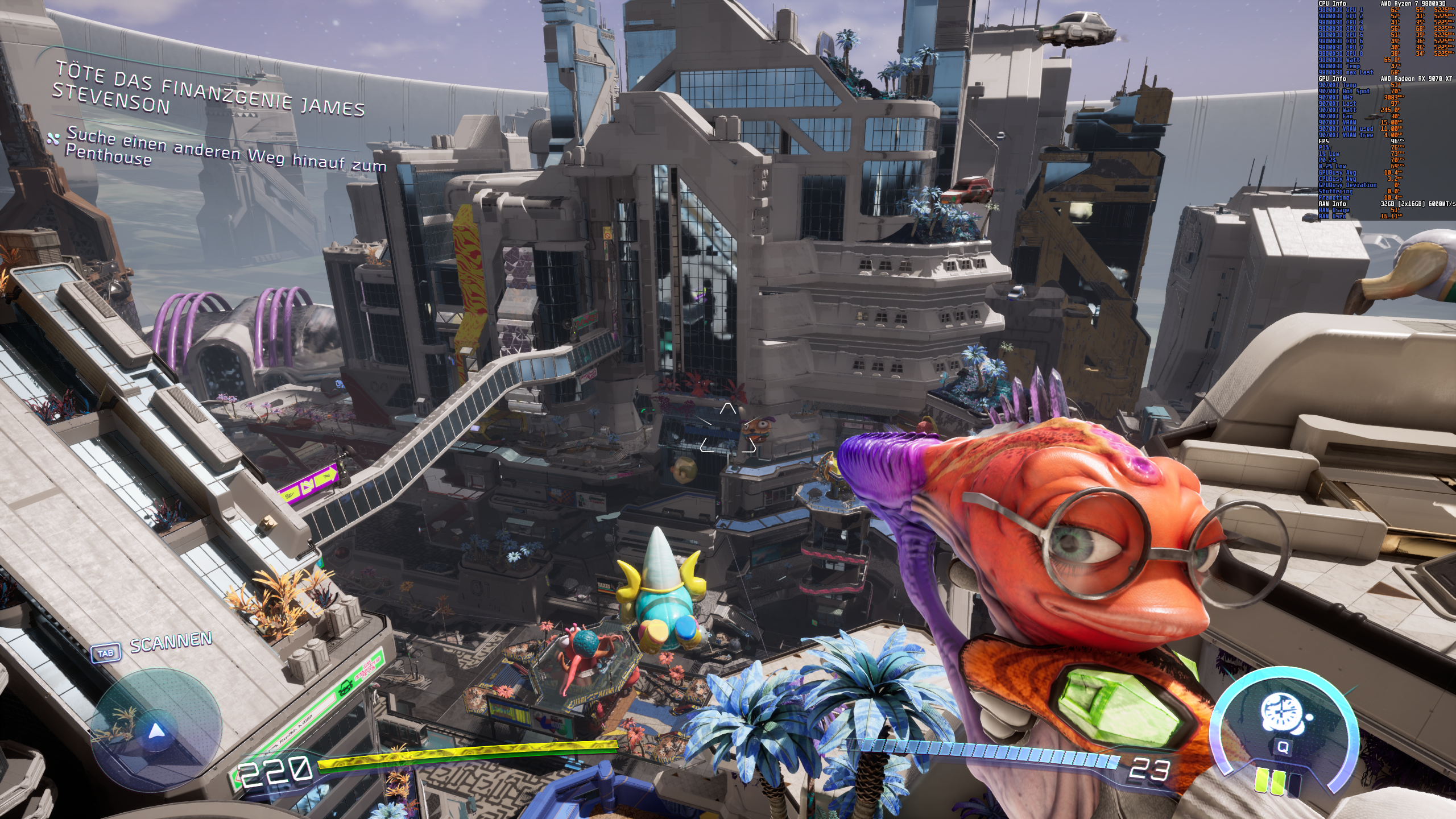Screen dimensions: 1456x819
Task: Click the car symbol on the green street sign
Action: click(346, 688)
